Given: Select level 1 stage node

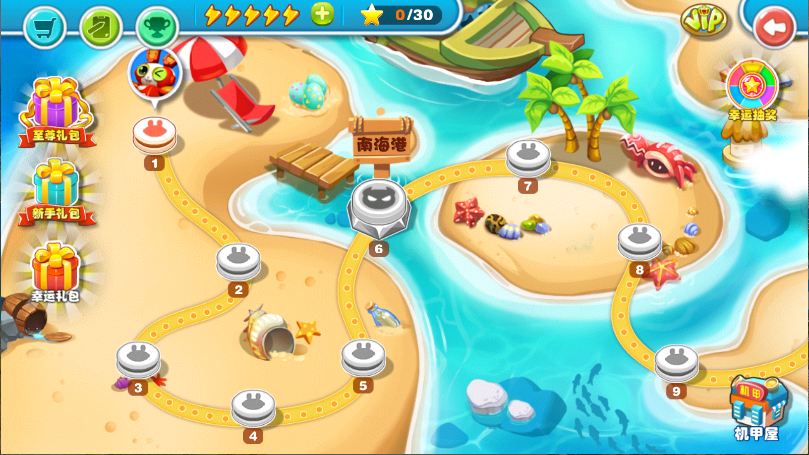Looking at the screenshot, I should 154,135.
